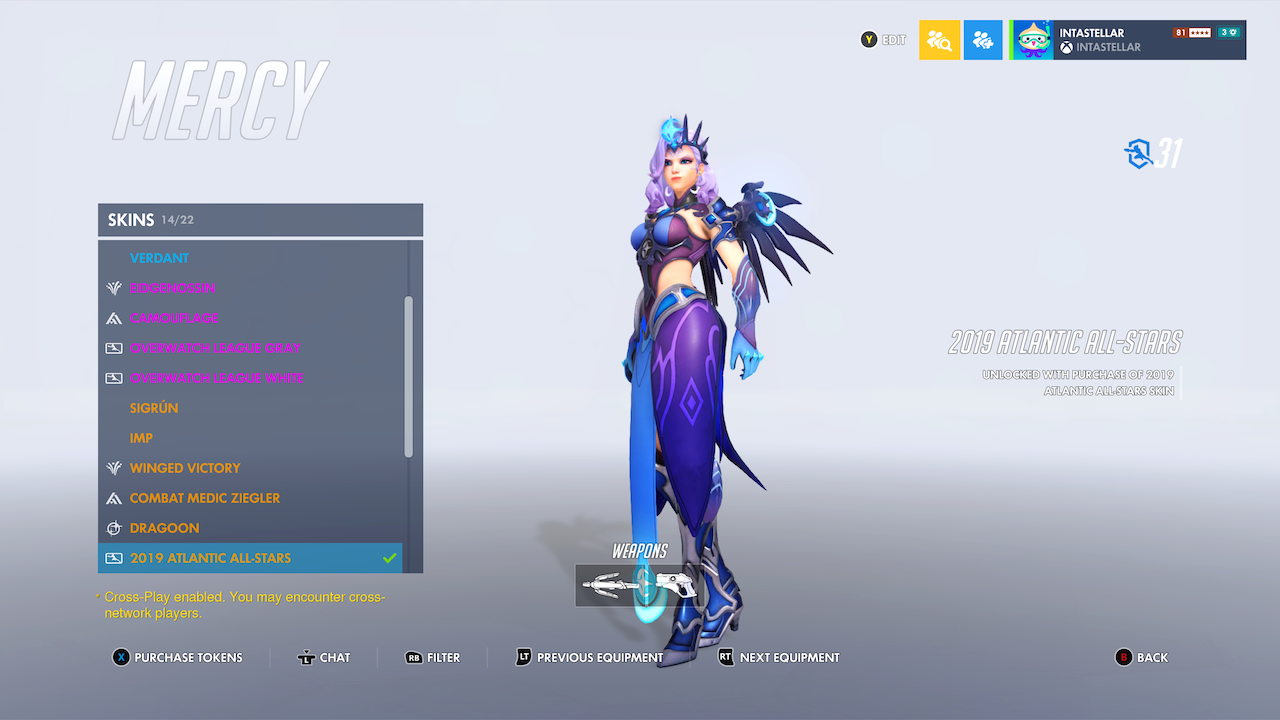Screen dimensions: 1280x720
Task: Select Combat Medic Ziegler skin
Action: point(204,498)
